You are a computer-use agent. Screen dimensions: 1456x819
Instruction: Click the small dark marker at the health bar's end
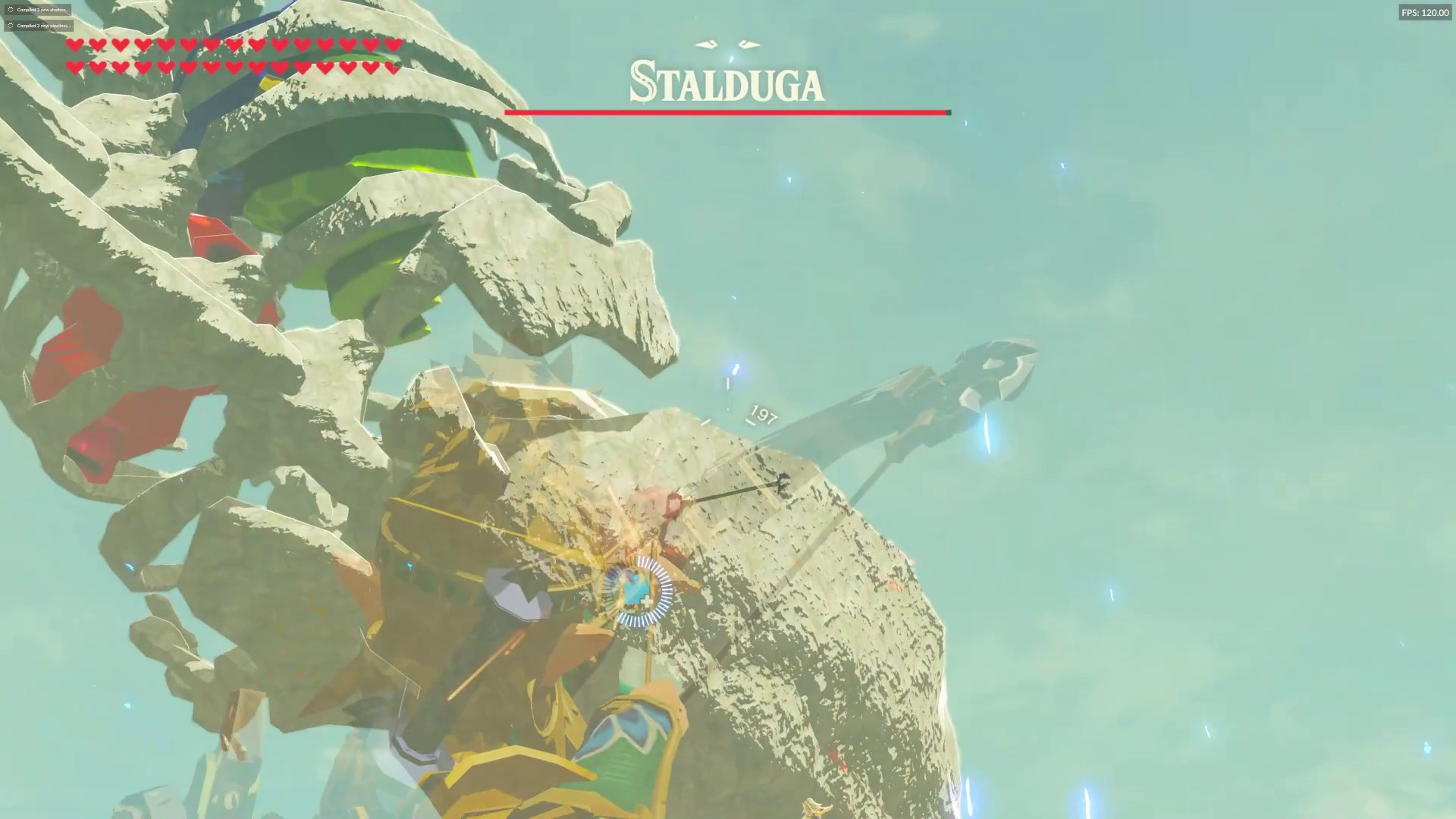pyautogui.click(x=948, y=111)
